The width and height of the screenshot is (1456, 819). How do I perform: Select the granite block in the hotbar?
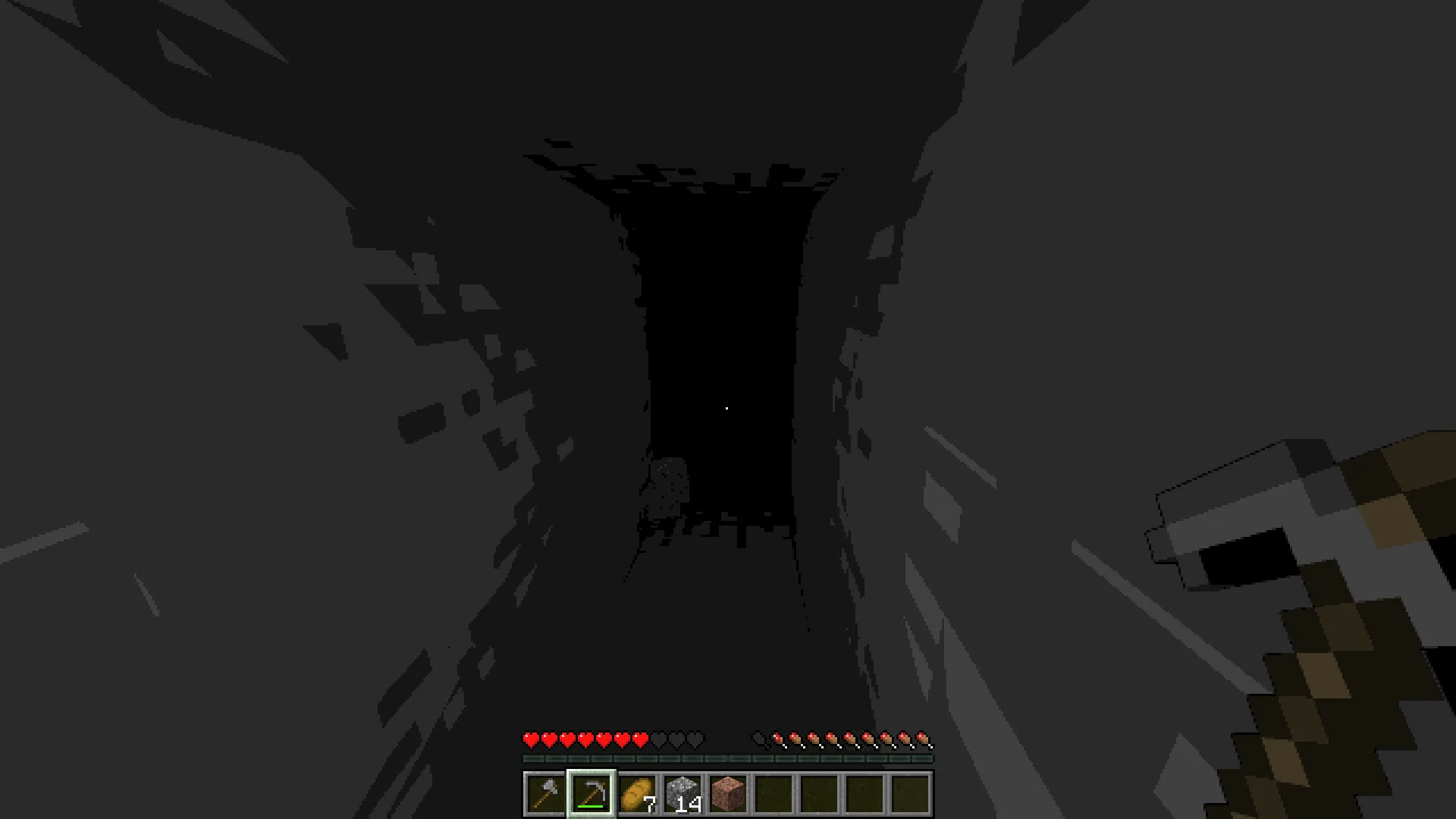(x=726, y=793)
